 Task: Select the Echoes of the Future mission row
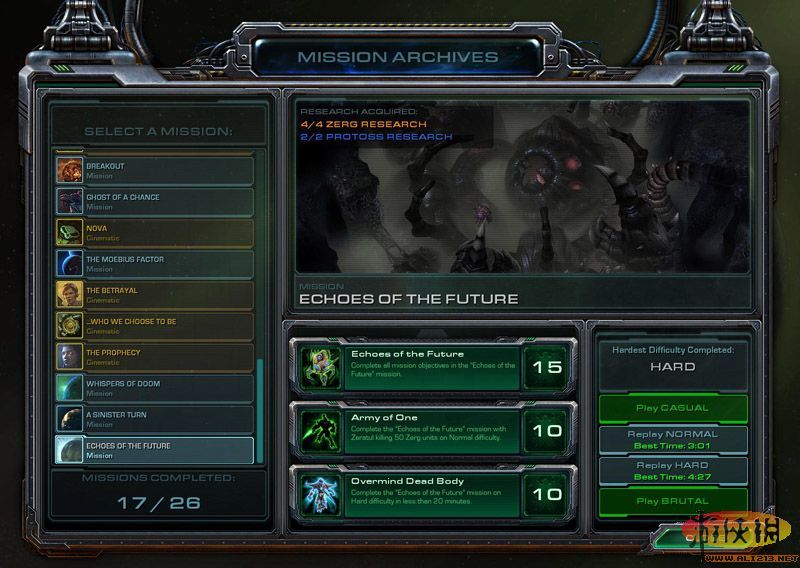pyautogui.click(x=155, y=450)
